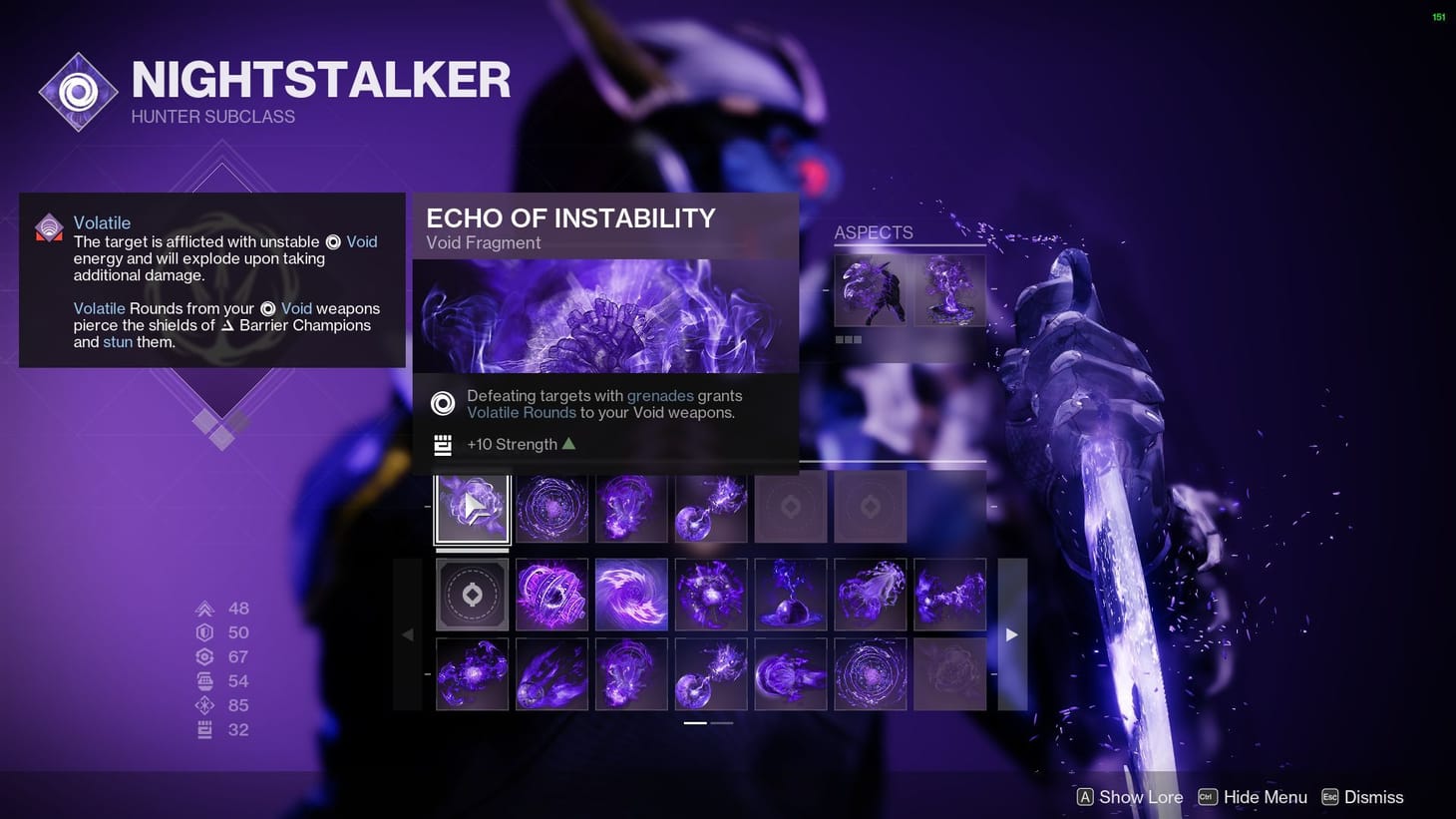
Task: Click the Recovery stat icon
Action: pos(205,656)
